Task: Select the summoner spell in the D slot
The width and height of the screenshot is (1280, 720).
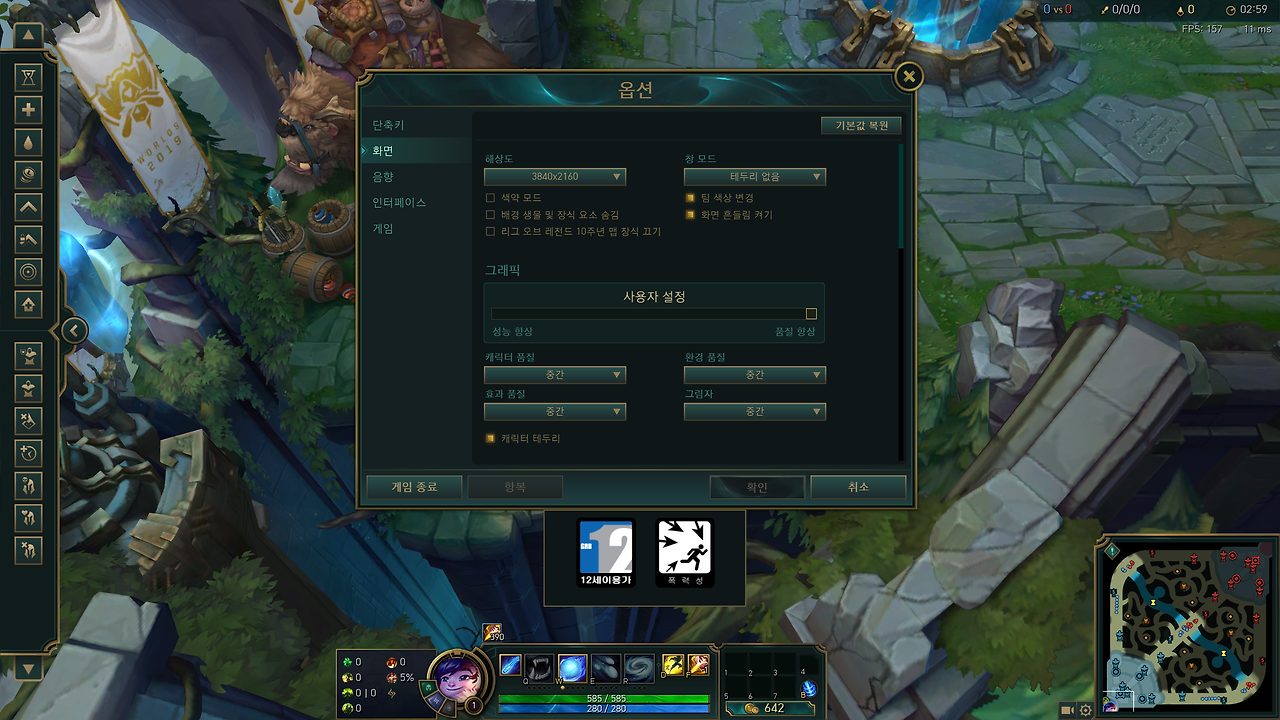Action: point(672,665)
